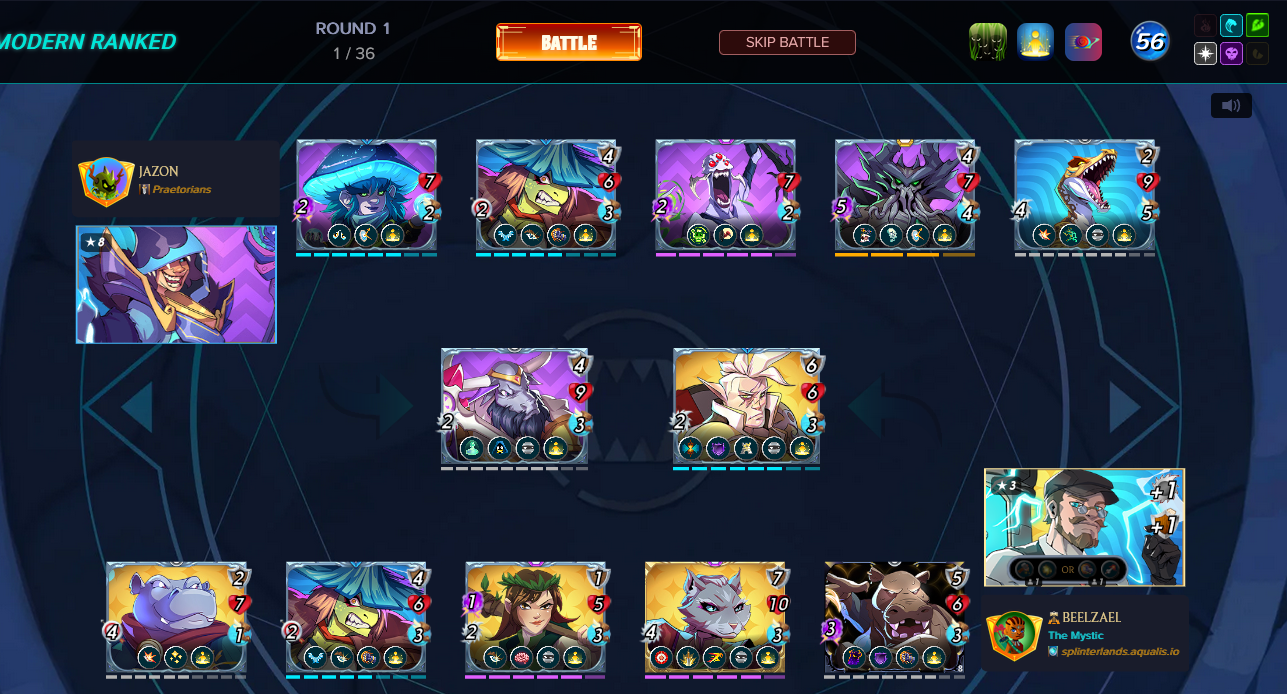Click the white star Life element icon
Image resolution: width=1287 pixels, height=694 pixels.
pyautogui.click(x=1206, y=54)
